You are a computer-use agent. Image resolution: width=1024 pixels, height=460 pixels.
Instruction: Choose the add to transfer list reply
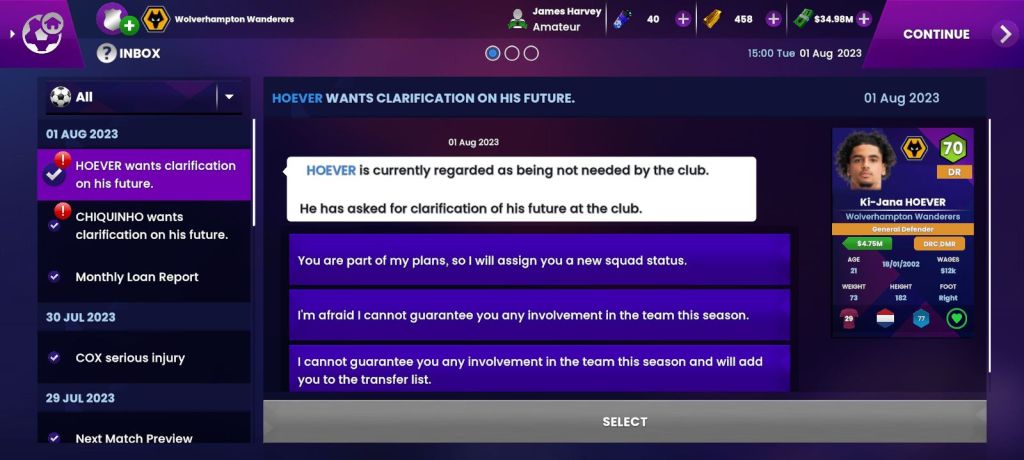(x=540, y=367)
